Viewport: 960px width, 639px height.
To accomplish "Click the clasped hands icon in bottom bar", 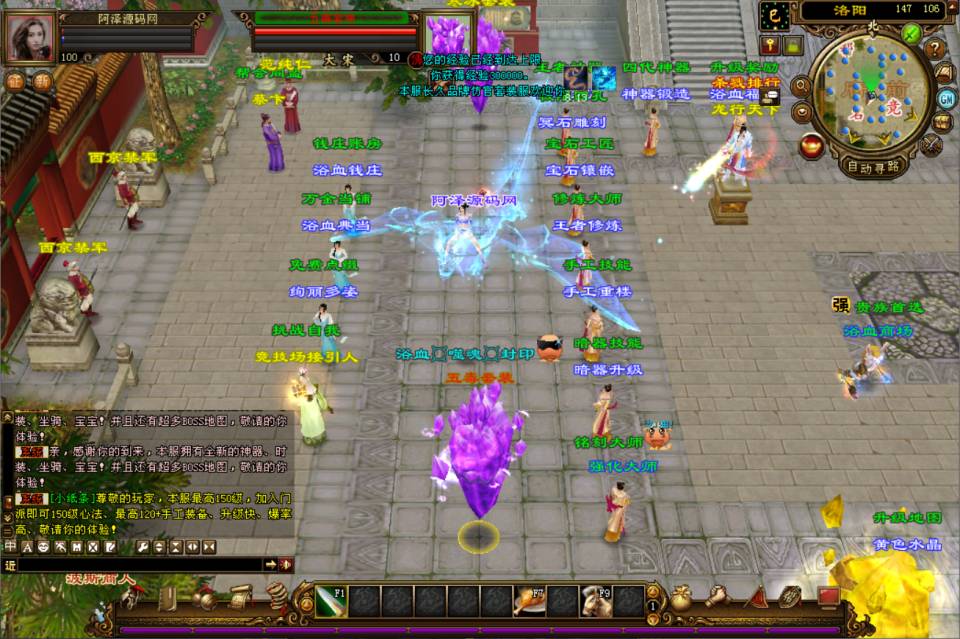I will 716,597.
